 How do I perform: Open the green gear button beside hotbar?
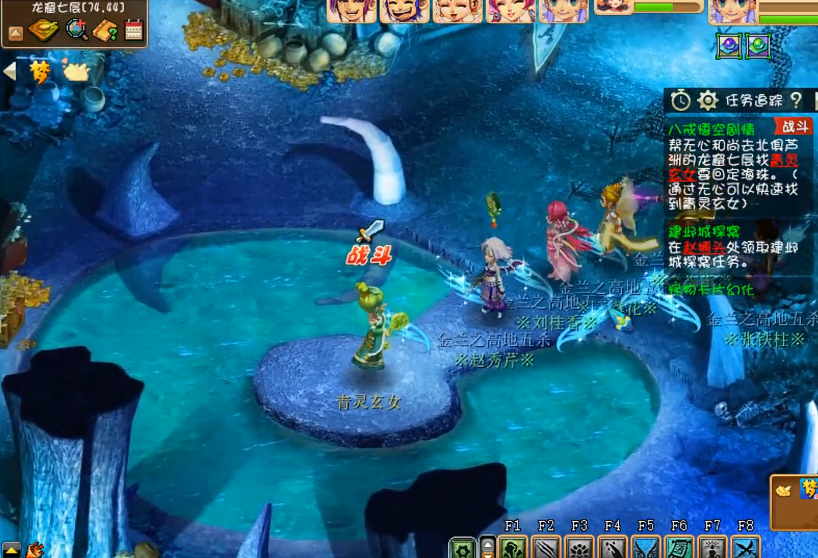coord(462,548)
